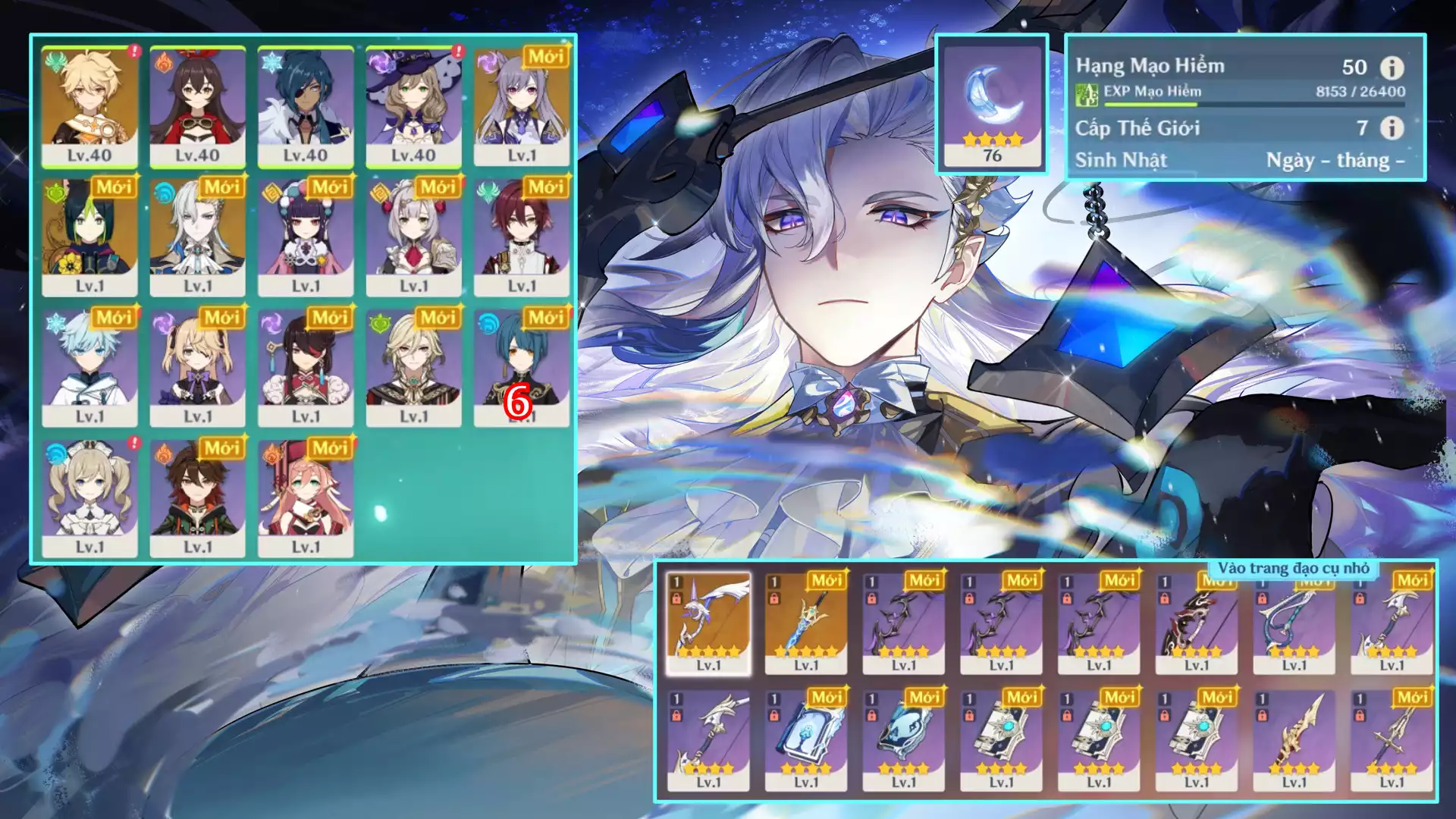
Task: Choose Barbara's character card
Action: click(x=89, y=497)
